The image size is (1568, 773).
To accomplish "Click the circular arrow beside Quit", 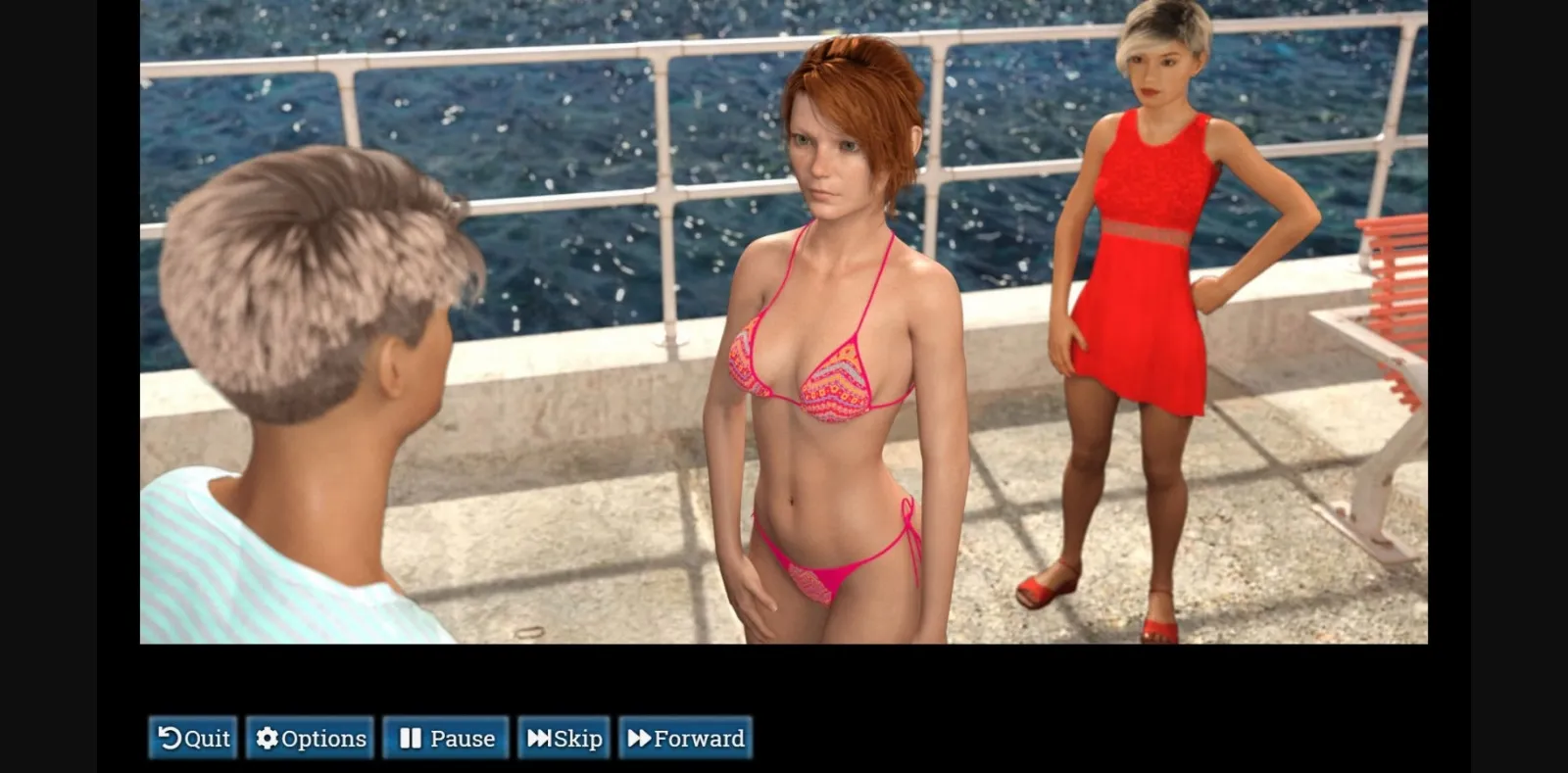I will pos(170,738).
